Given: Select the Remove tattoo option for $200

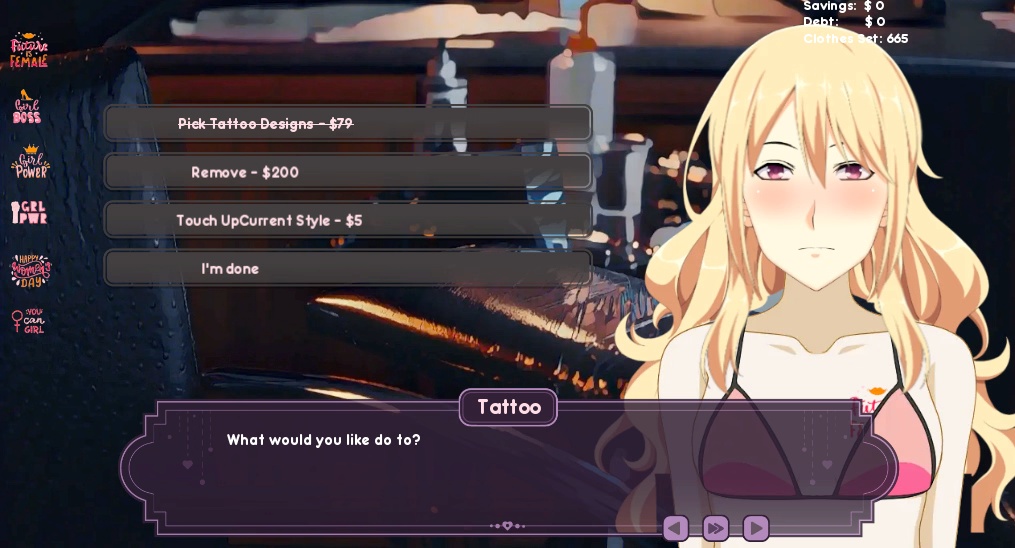Looking at the screenshot, I should [x=348, y=172].
